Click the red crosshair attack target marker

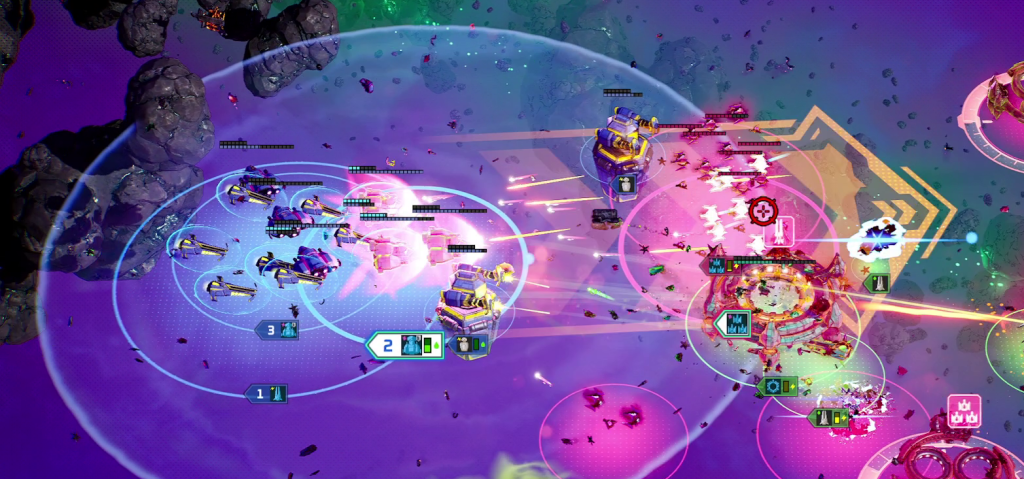(761, 212)
